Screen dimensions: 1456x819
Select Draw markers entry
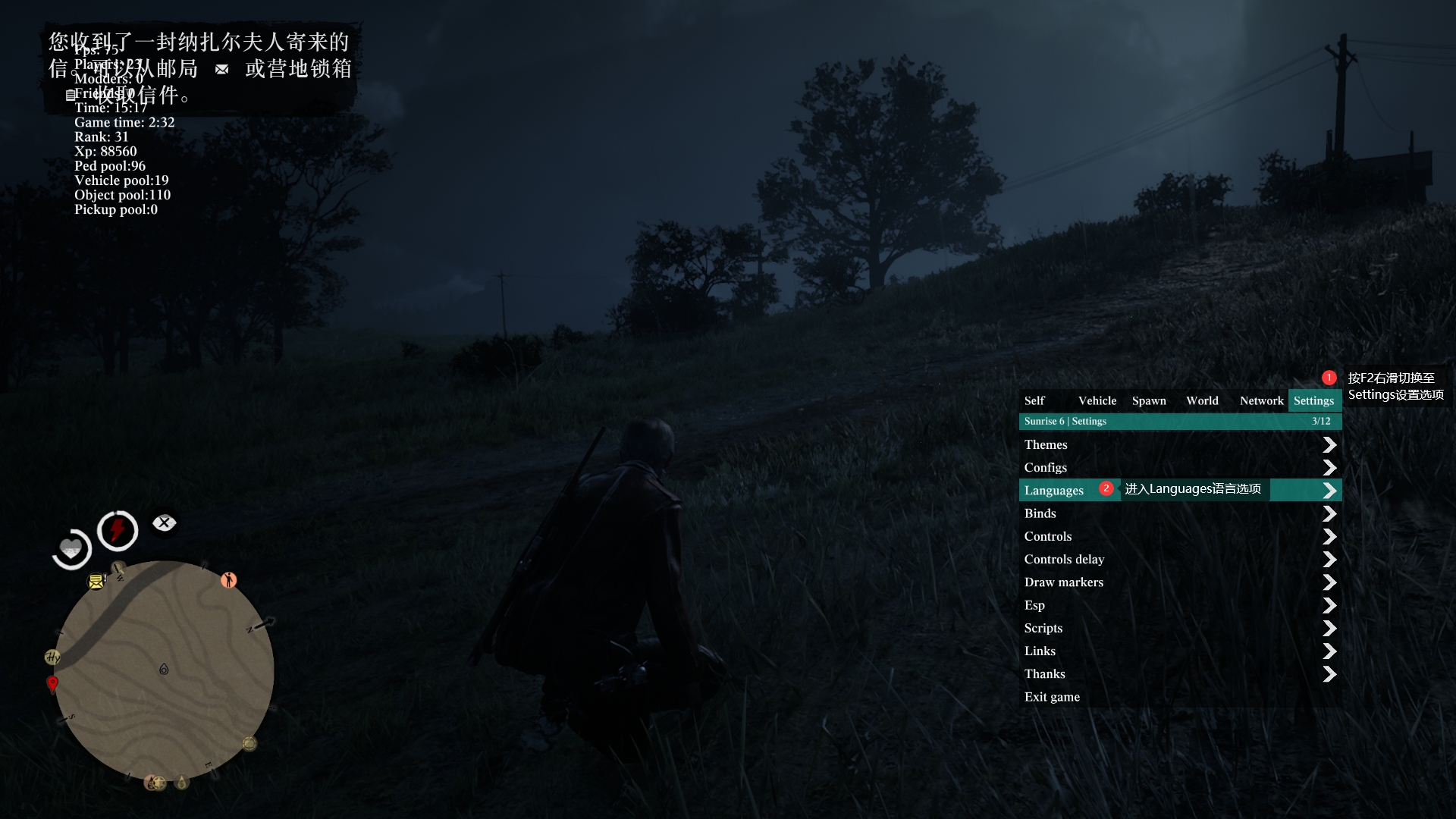point(1064,582)
